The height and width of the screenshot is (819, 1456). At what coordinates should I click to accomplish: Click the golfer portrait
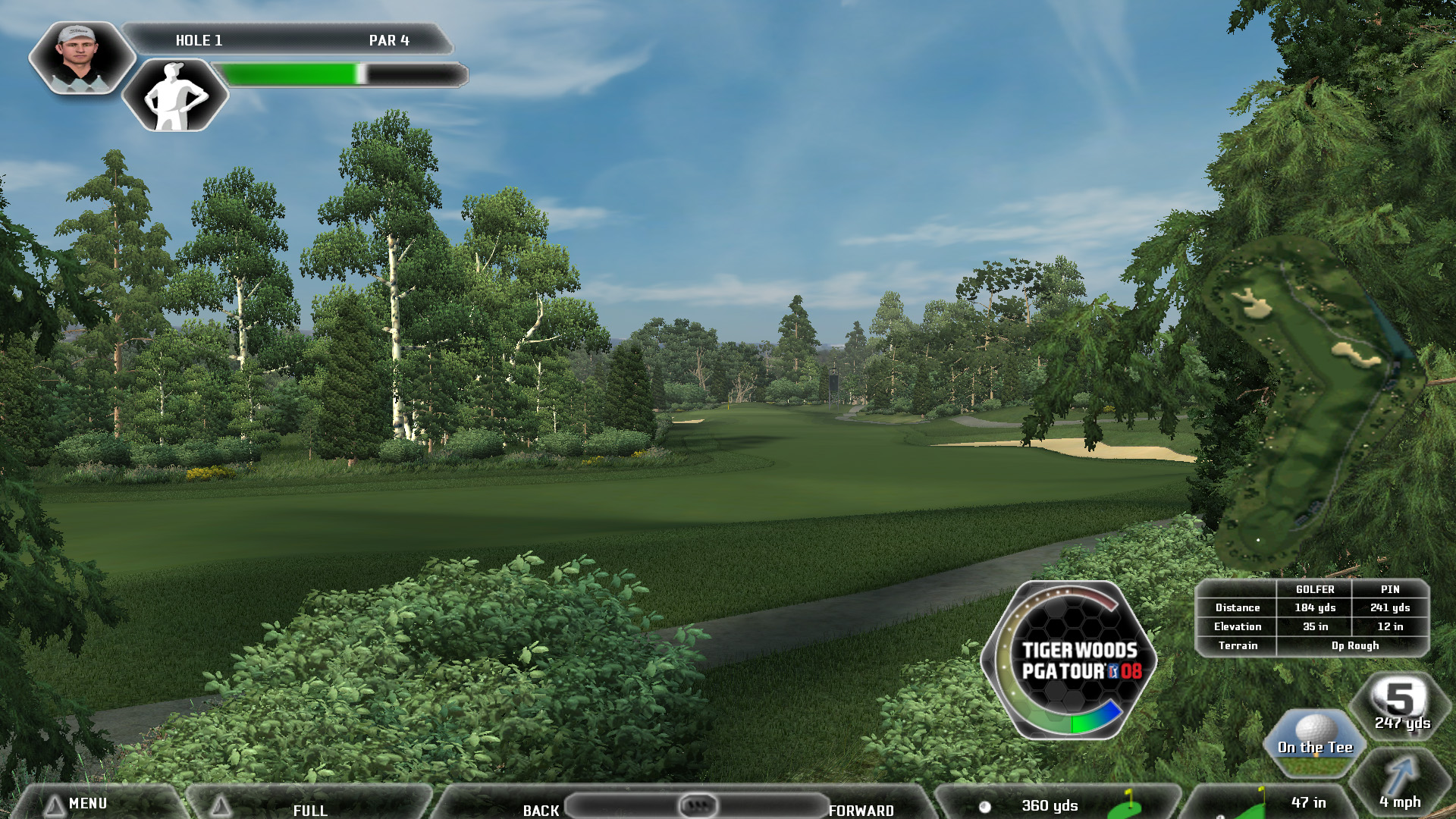(x=80, y=58)
